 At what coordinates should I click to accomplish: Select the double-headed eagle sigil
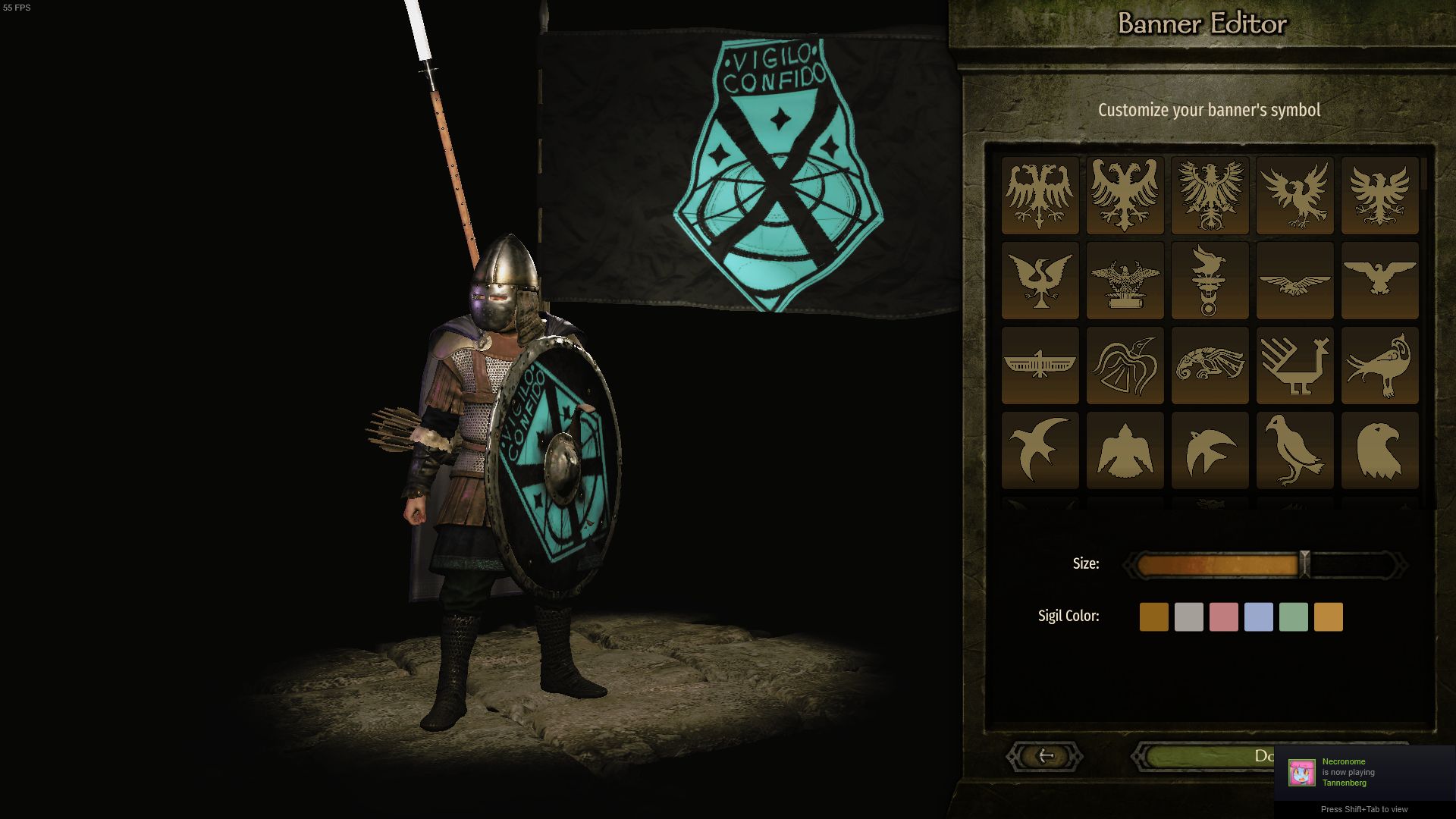click(x=1040, y=196)
